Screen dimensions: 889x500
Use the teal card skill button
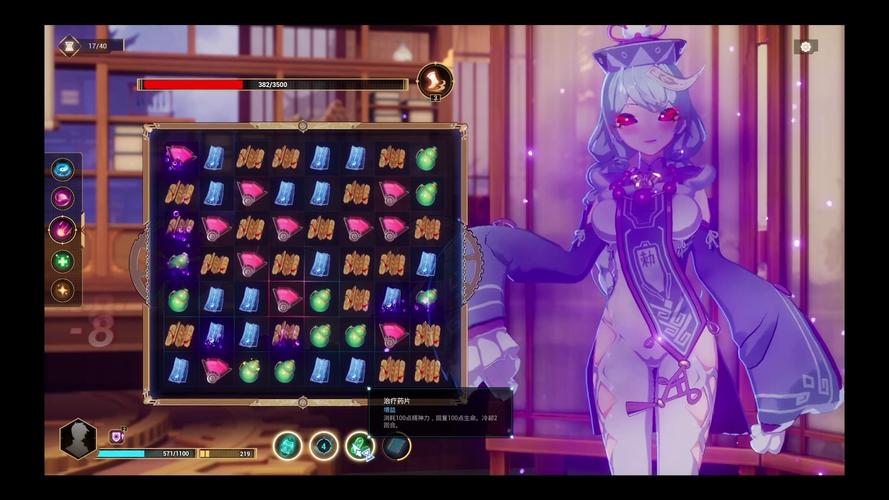[288, 446]
